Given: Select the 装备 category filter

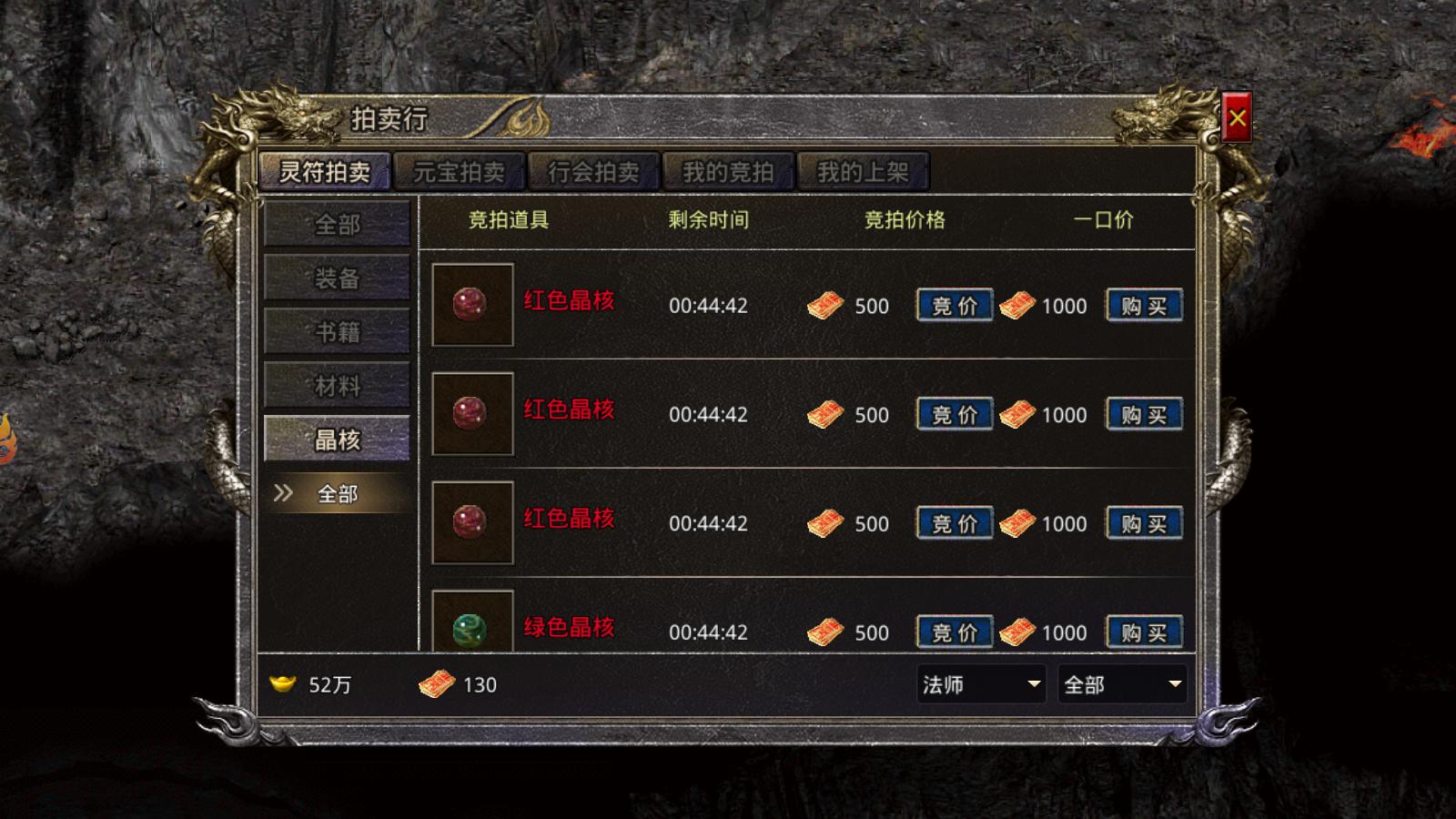Looking at the screenshot, I should 337,279.
